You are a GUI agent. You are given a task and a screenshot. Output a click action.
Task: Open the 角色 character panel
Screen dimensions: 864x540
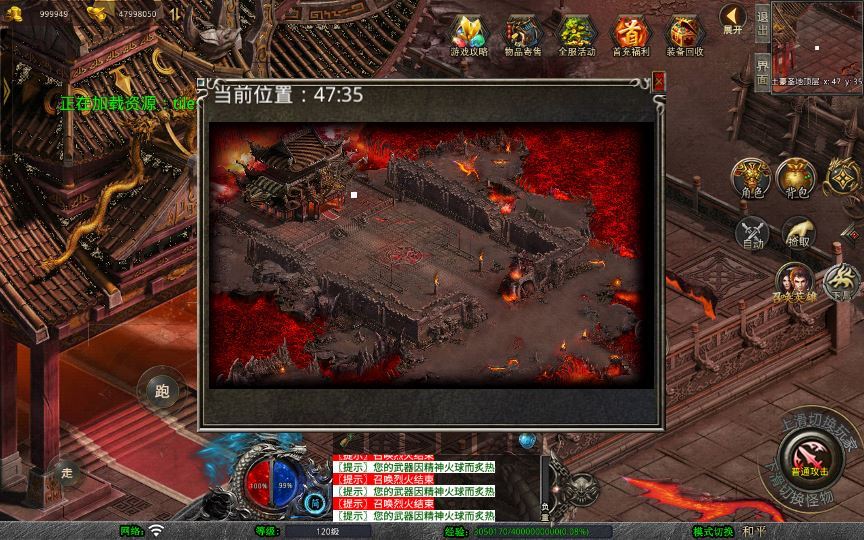tap(751, 178)
